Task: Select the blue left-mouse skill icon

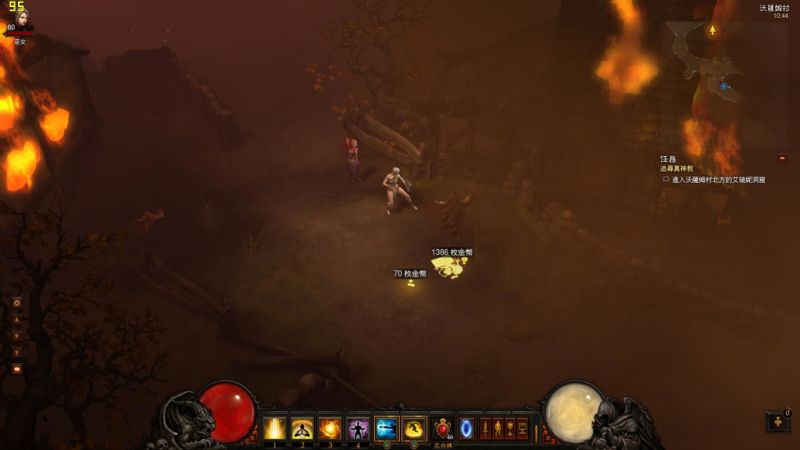Action: coord(387,429)
